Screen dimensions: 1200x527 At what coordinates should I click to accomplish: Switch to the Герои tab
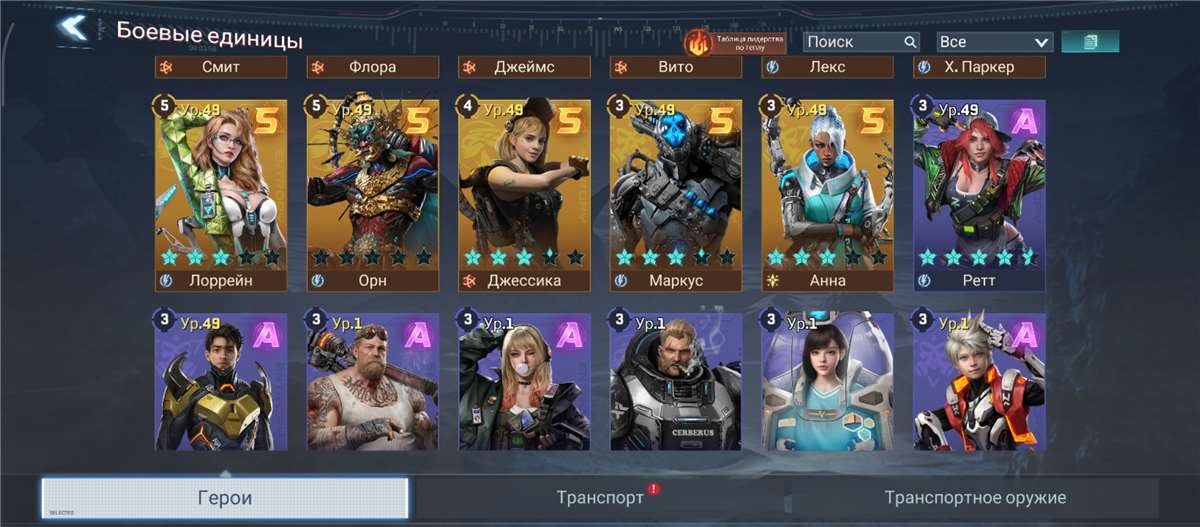225,498
